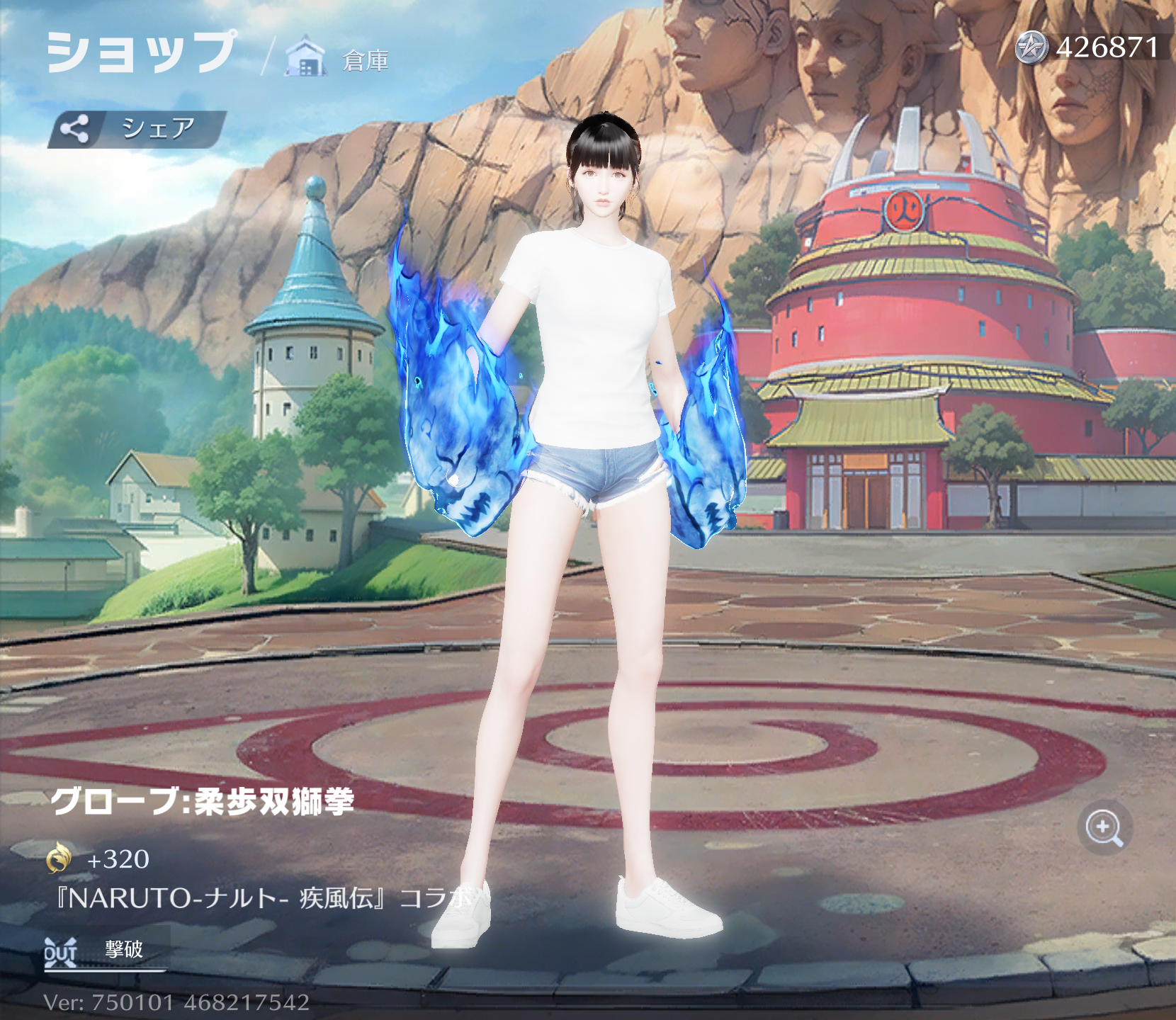The width and height of the screenshot is (1176, 1020).
Task: Zoom in with the magnifier icon
Action: [1104, 827]
